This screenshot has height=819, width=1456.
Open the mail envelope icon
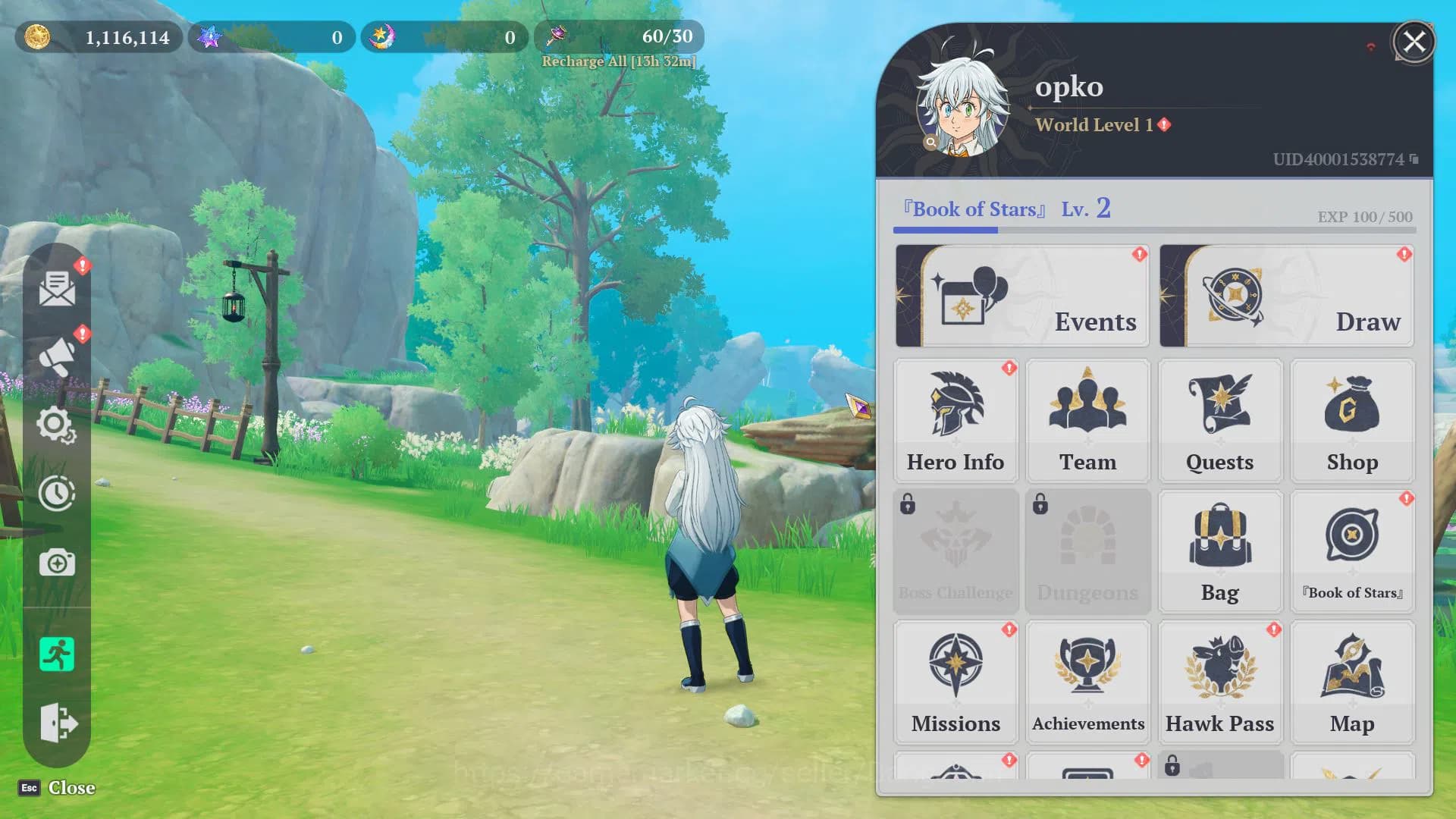coord(58,288)
